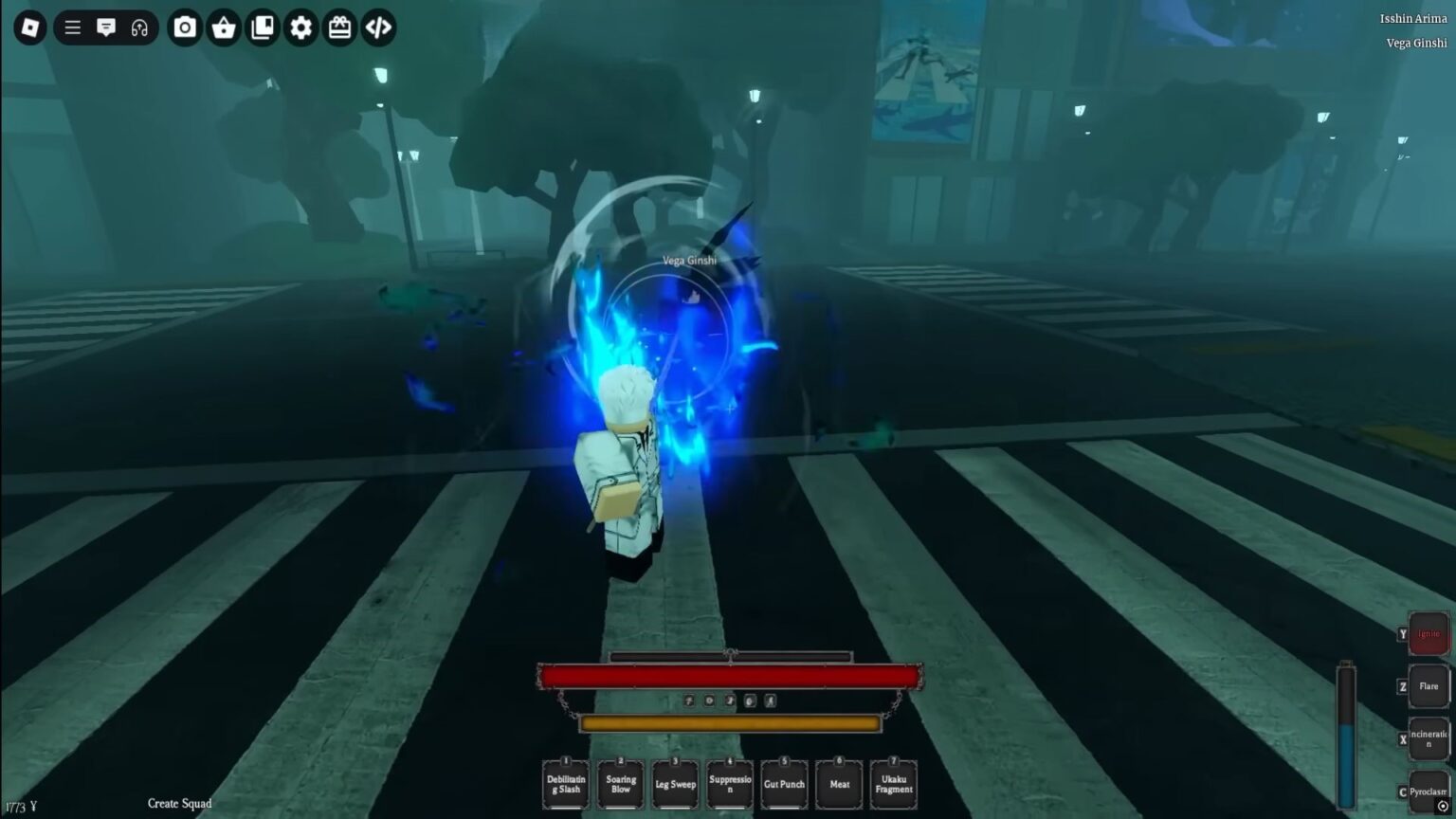Click the Roblox logo icon
The height and width of the screenshot is (819, 1456).
pyautogui.click(x=28, y=27)
